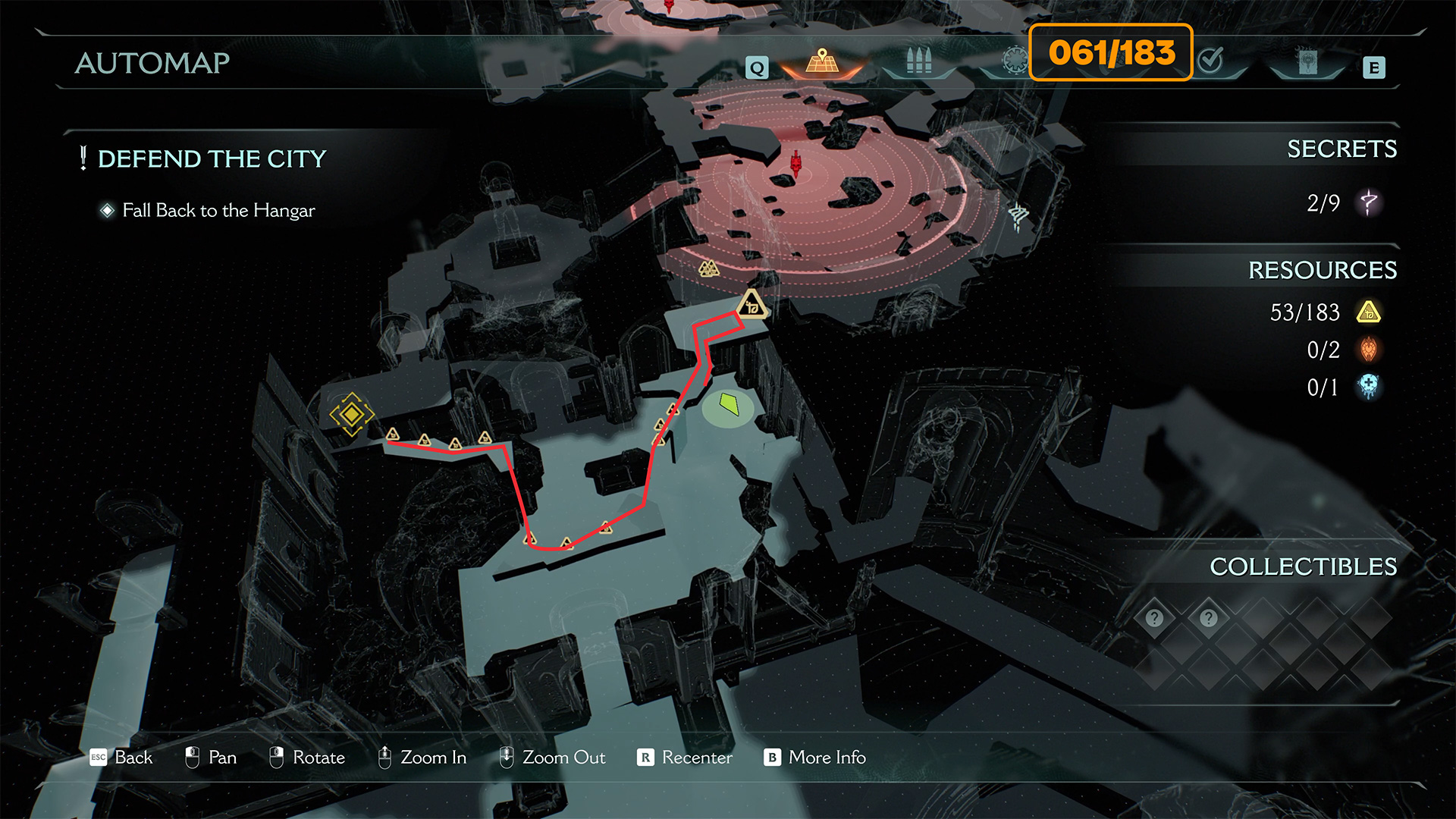Open the gear-shaped upgrades tab
Viewport: 1456px width, 819px height.
[1015, 61]
